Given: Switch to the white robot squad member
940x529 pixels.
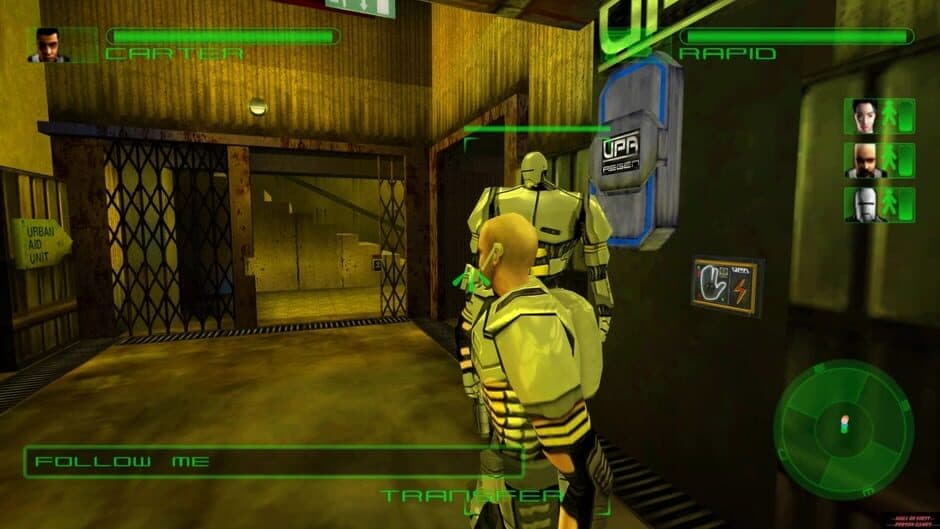Looking at the screenshot, I should [864, 205].
